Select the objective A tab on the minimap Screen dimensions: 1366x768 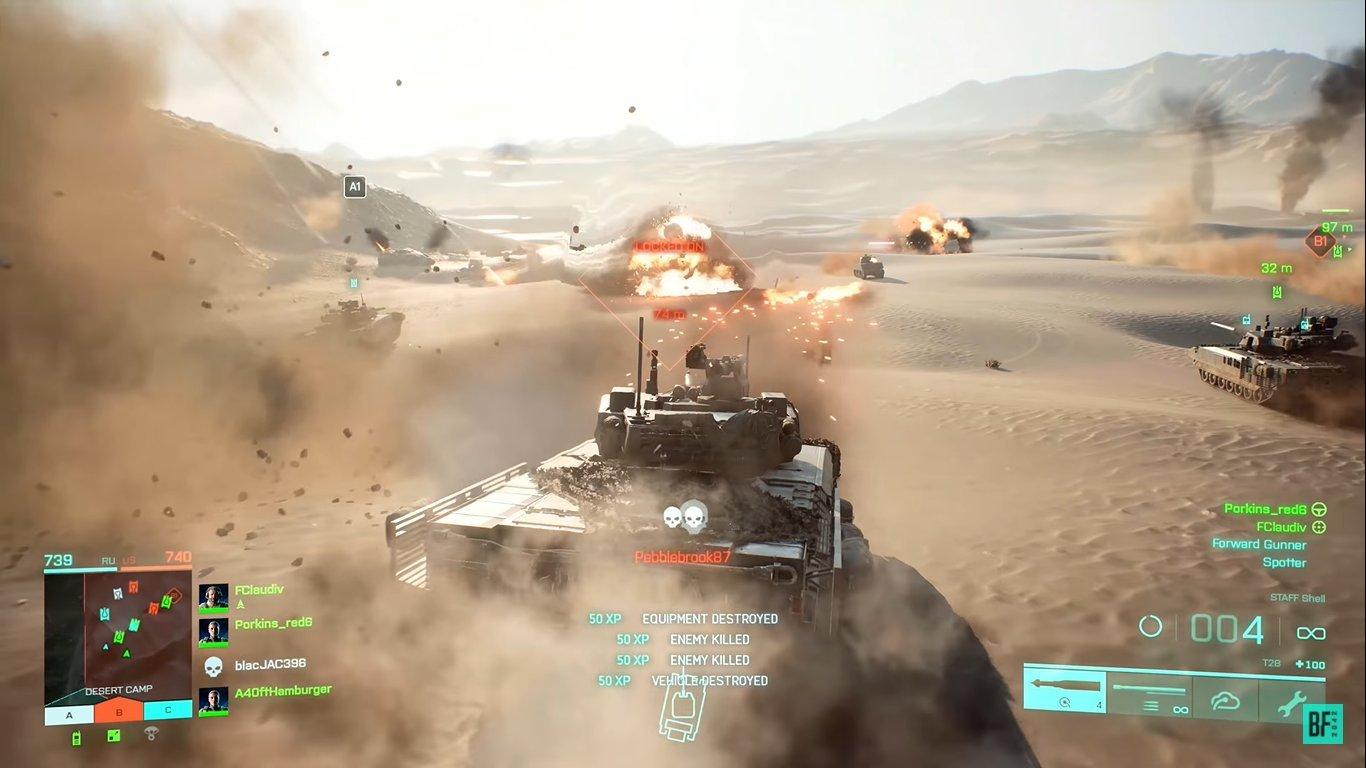click(x=68, y=713)
